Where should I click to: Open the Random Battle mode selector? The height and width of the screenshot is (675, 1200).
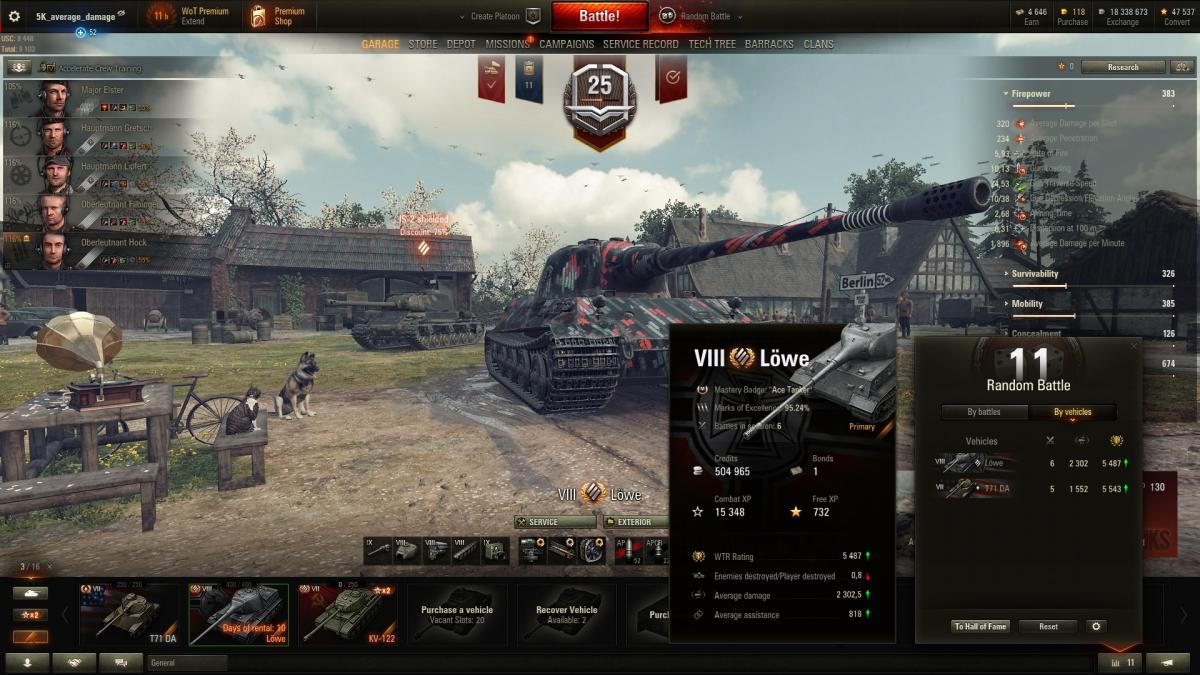(698, 16)
